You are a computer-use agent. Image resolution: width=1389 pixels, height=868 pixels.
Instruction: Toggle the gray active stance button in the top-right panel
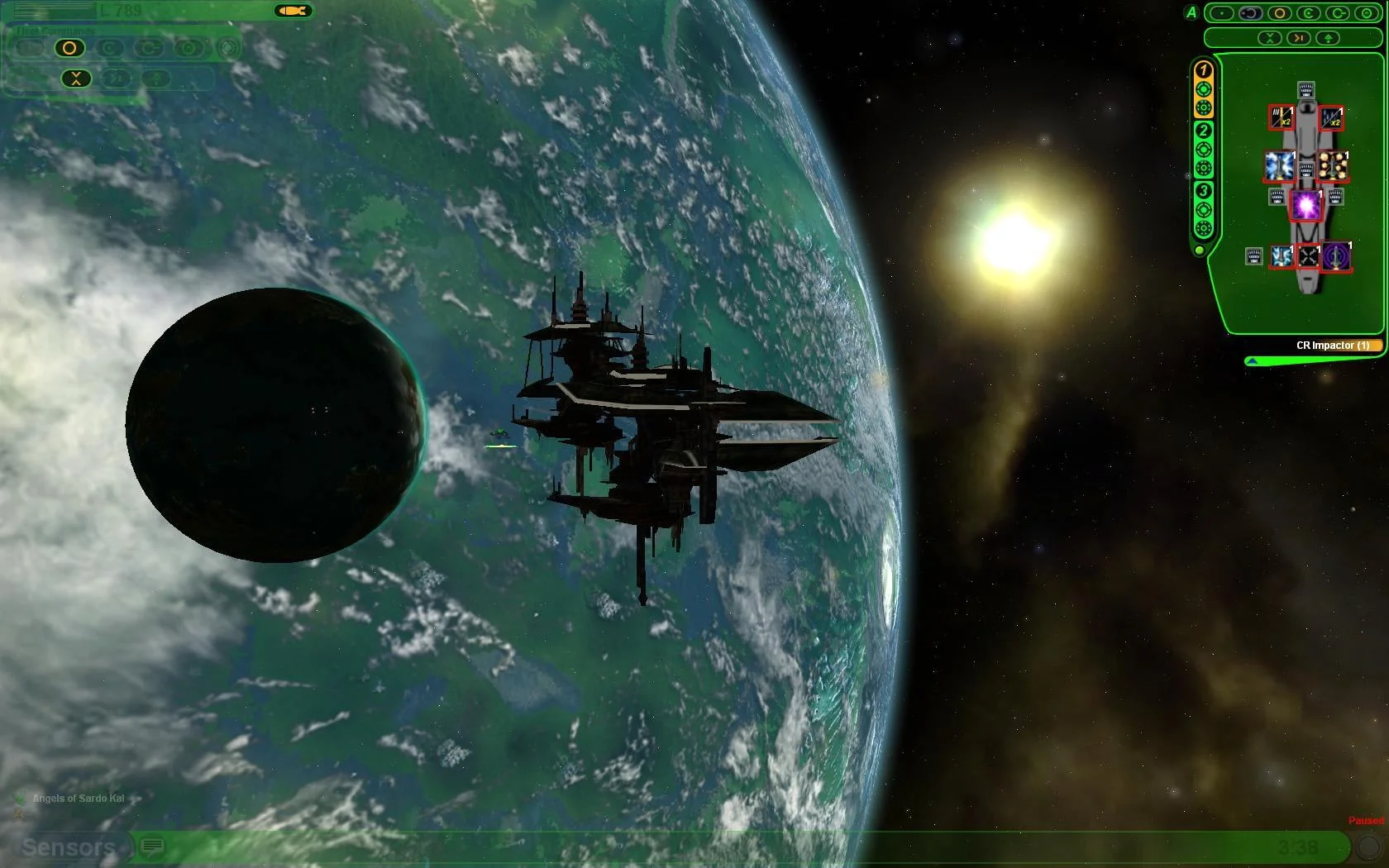coord(1250,13)
